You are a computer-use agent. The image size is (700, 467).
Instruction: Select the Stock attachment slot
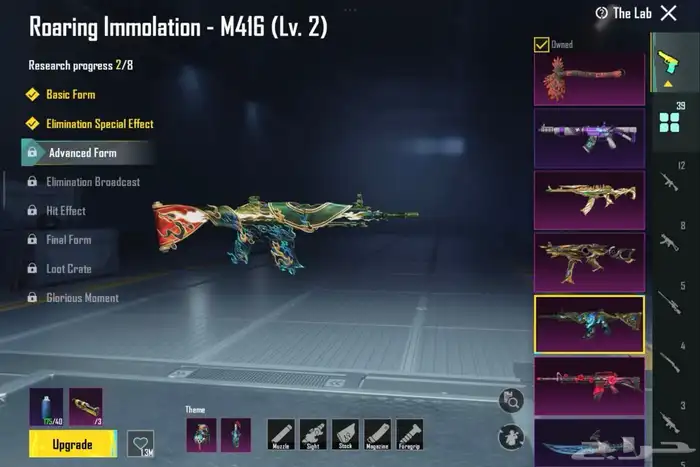pyautogui.click(x=345, y=434)
